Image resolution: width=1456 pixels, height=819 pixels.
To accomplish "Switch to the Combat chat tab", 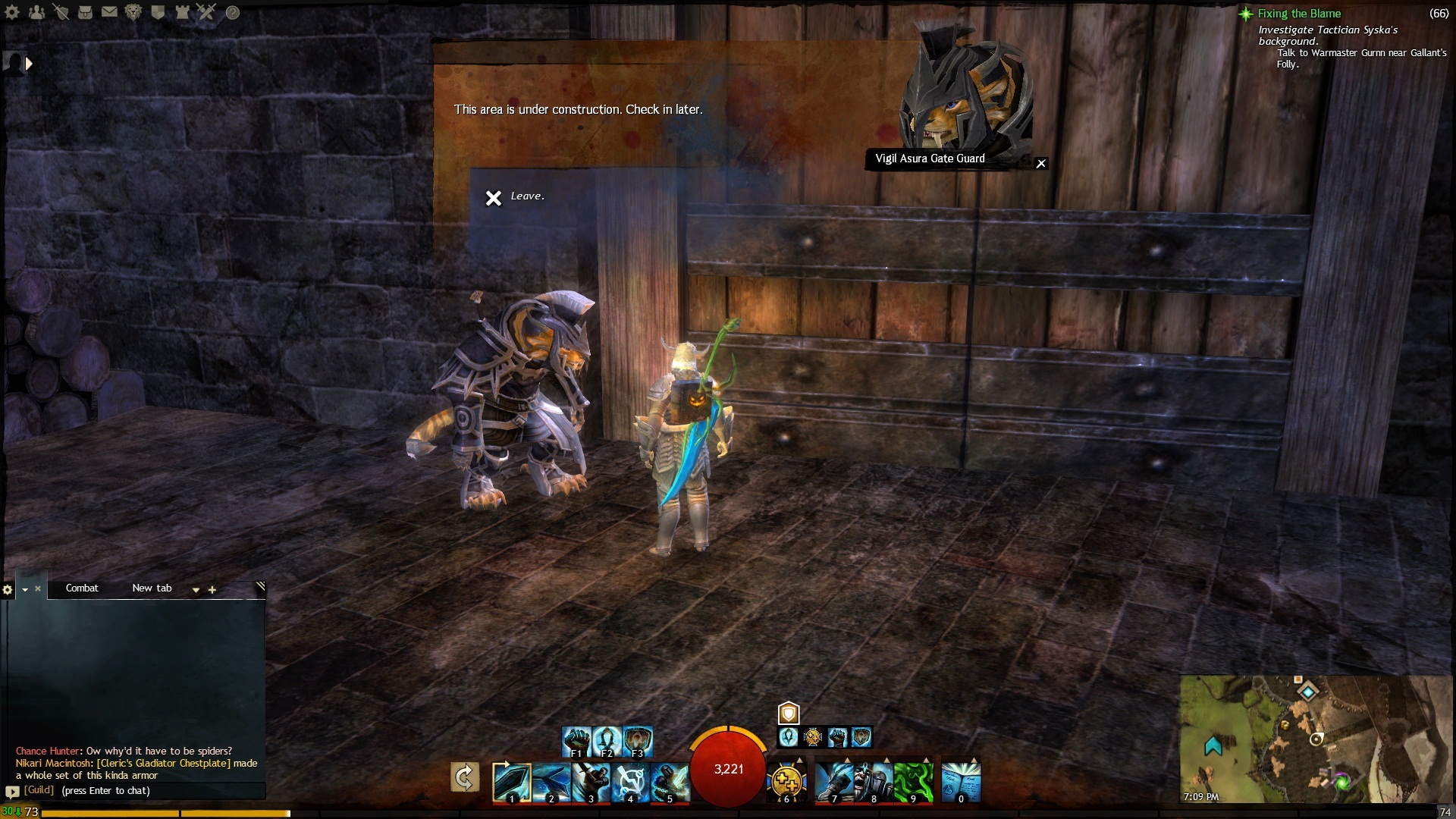I will pyautogui.click(x=82, y=588).
